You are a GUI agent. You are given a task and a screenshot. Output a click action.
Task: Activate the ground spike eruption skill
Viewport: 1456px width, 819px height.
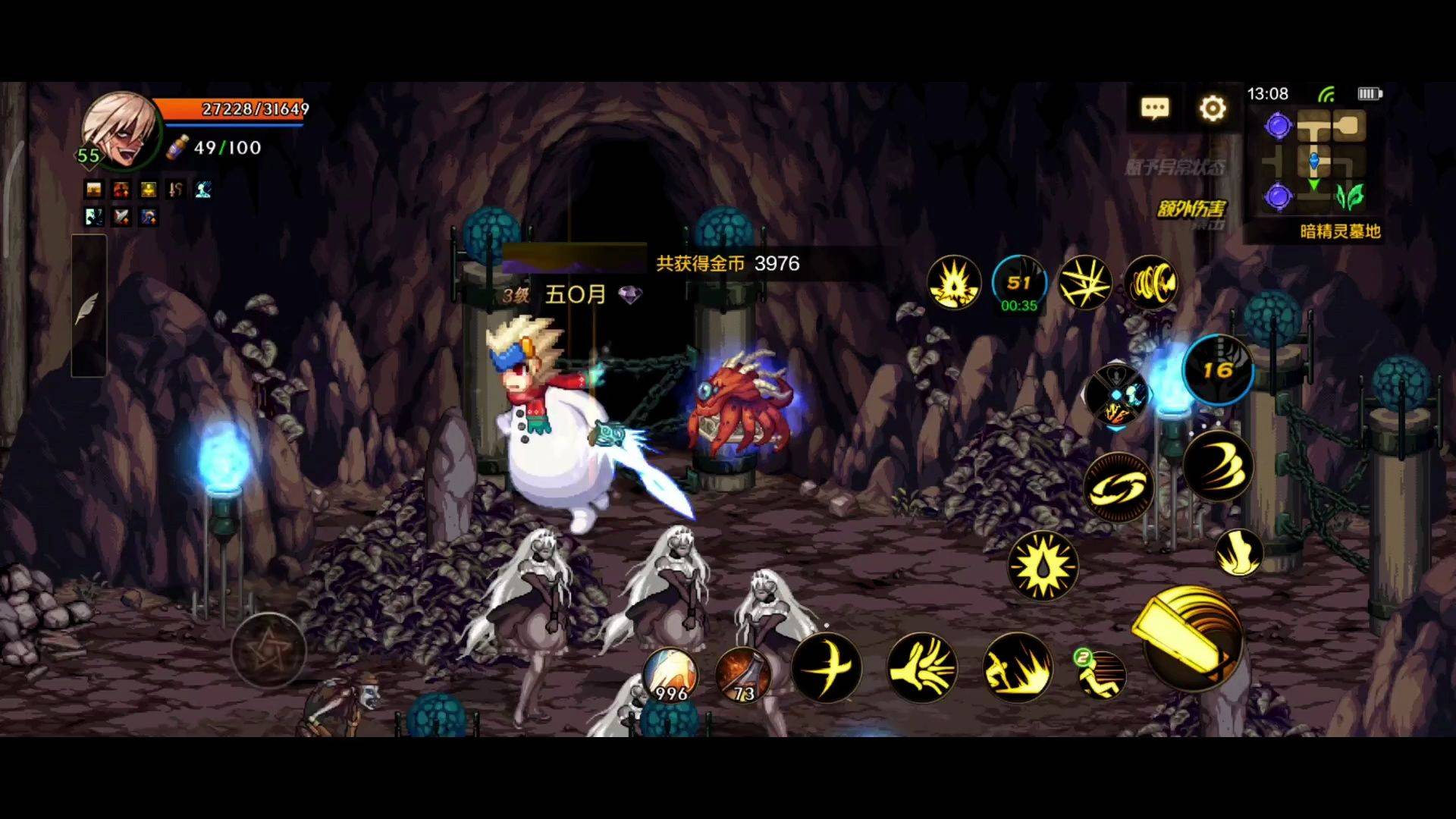click(x=1018, y=668)
